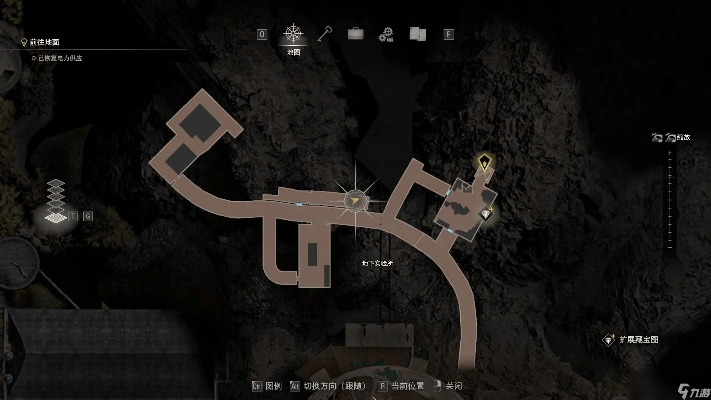Viewport: 711px width, 400px height.
Task: Select the yellow objective marker on map
Action: pos(485,162)
